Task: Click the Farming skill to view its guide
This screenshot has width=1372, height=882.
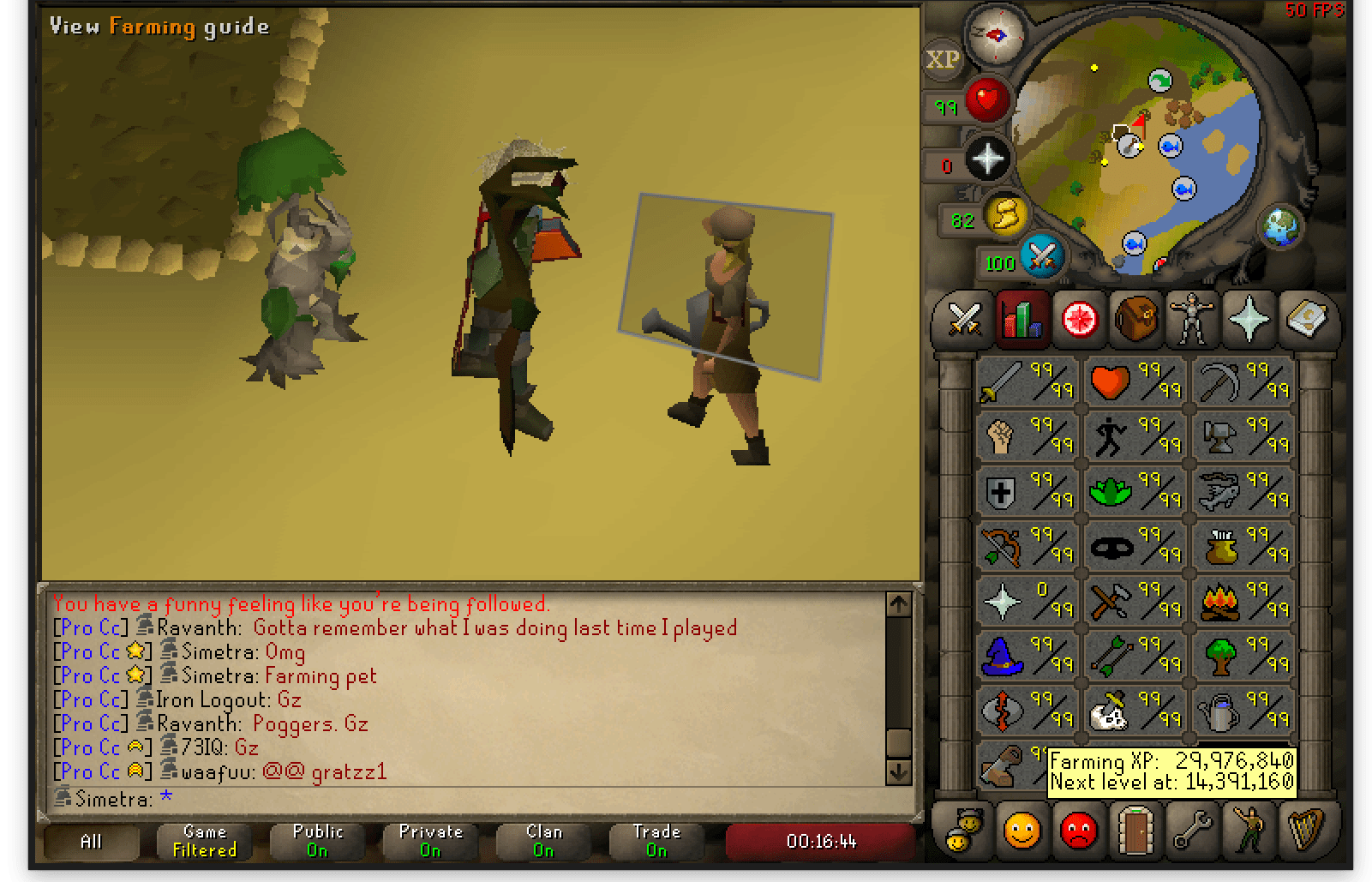Action: click(1218, 711)
